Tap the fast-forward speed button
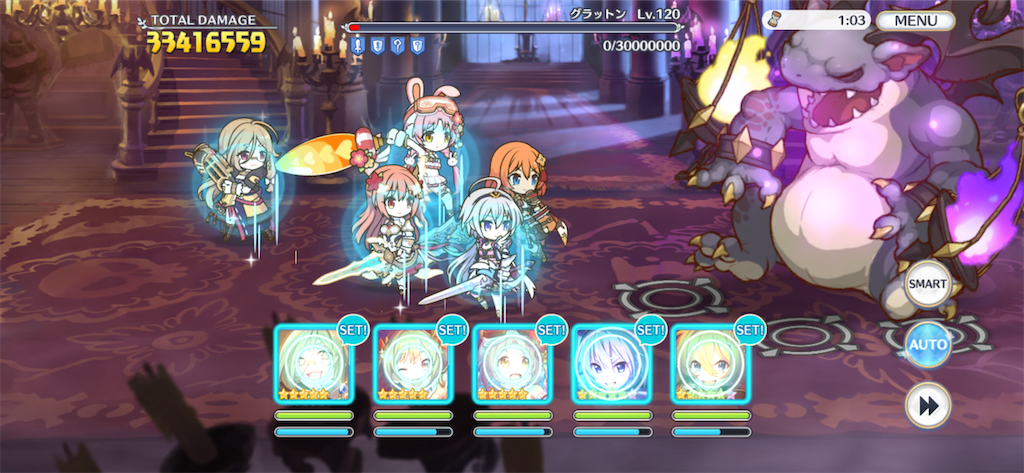This screenshot has width=1024, height=473. [x=926, y=405]
